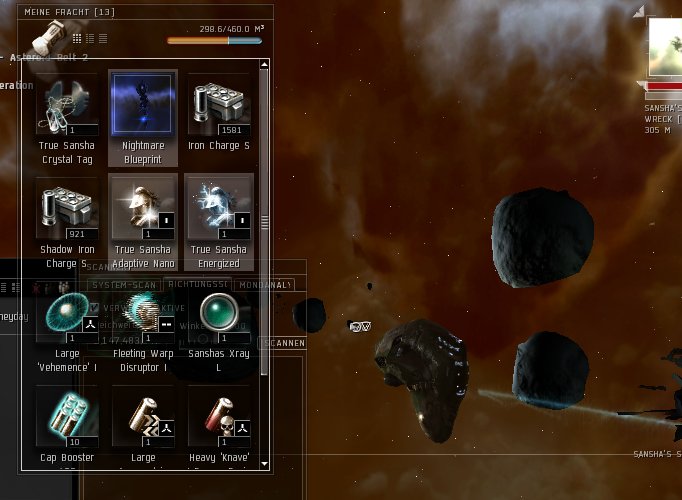682x500 pixels.
Task: Select the True Sansha Energized item
Action: (x=219, y=212)
